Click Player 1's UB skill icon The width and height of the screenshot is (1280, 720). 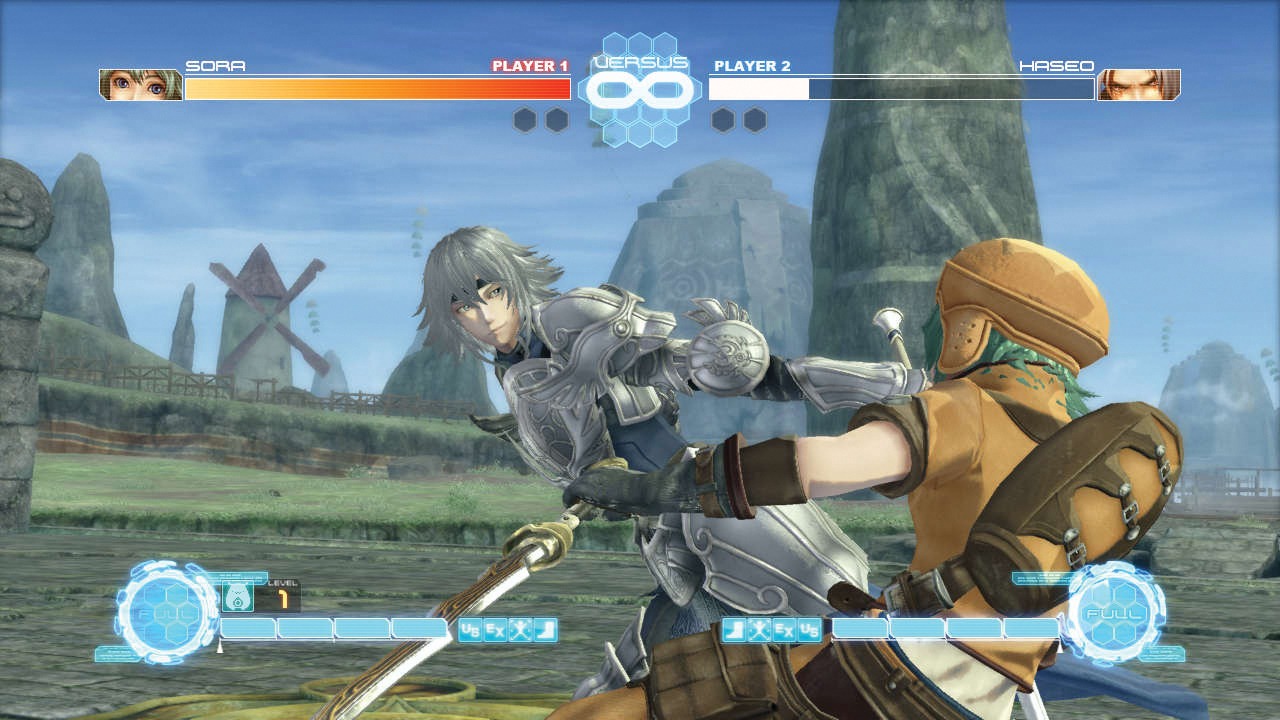pyautogui.click(x=470, y=630)
